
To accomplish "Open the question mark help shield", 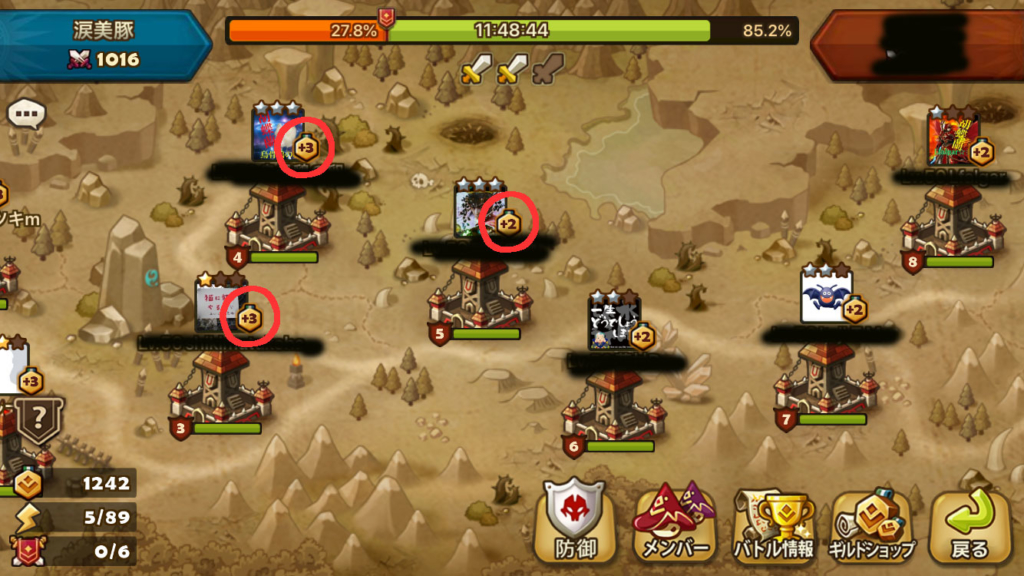I will tap(39, 418).
